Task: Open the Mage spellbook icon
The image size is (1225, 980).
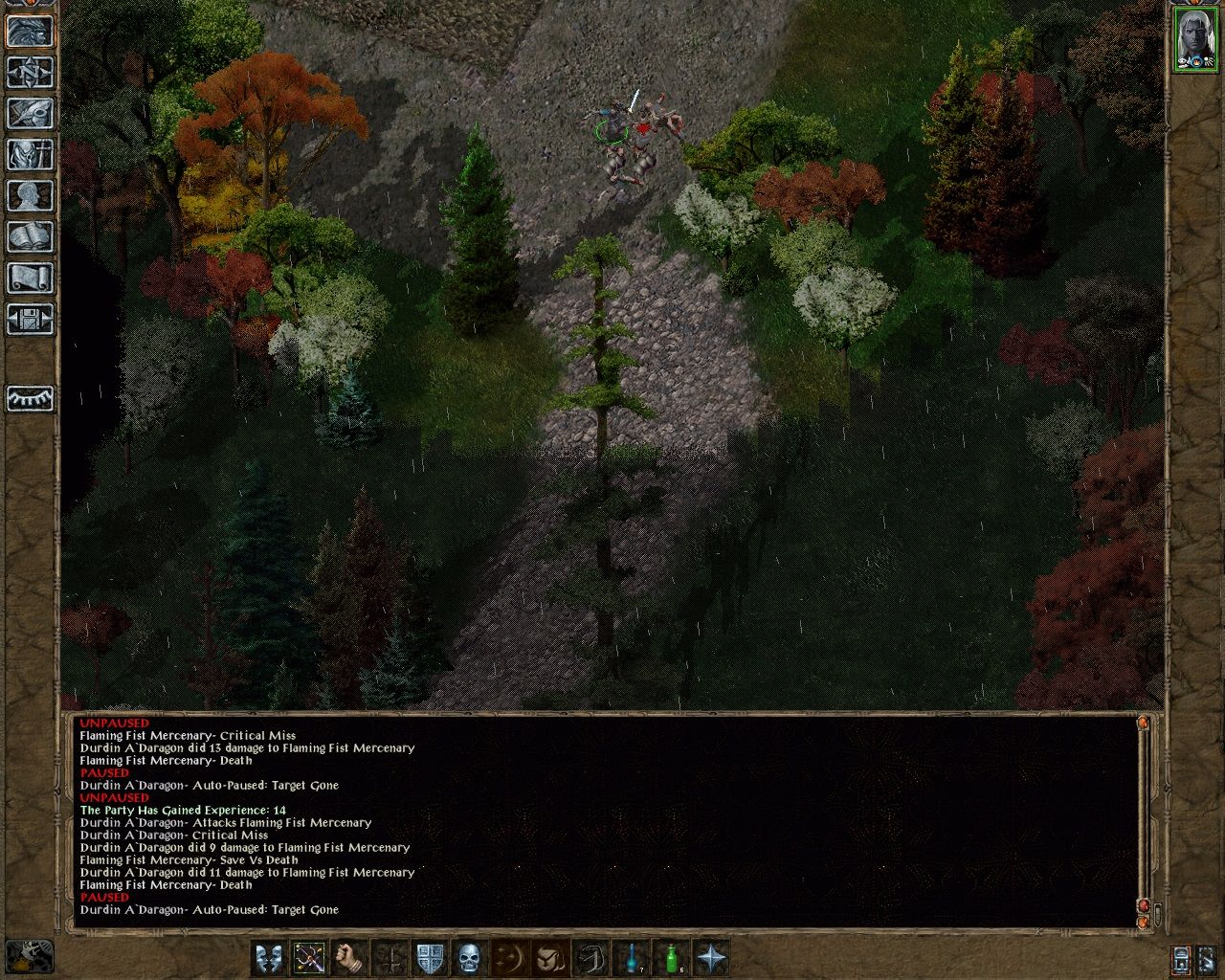Action: tap(29, 236)
